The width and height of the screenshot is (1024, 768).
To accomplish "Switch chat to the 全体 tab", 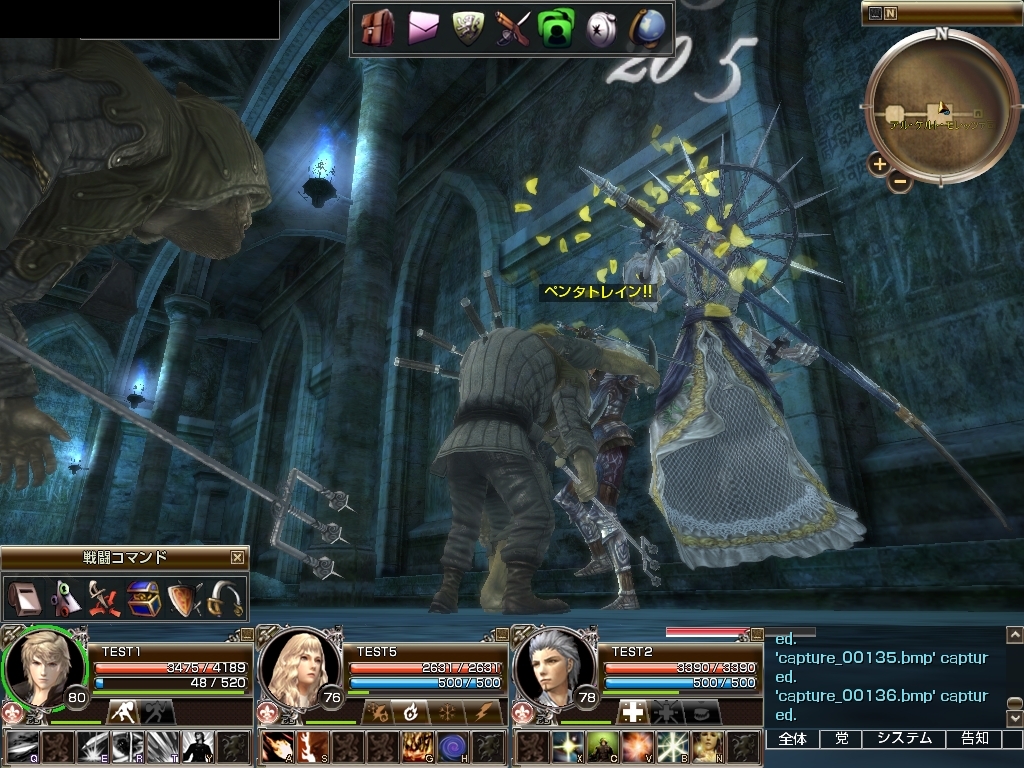I will coord(792,739).
